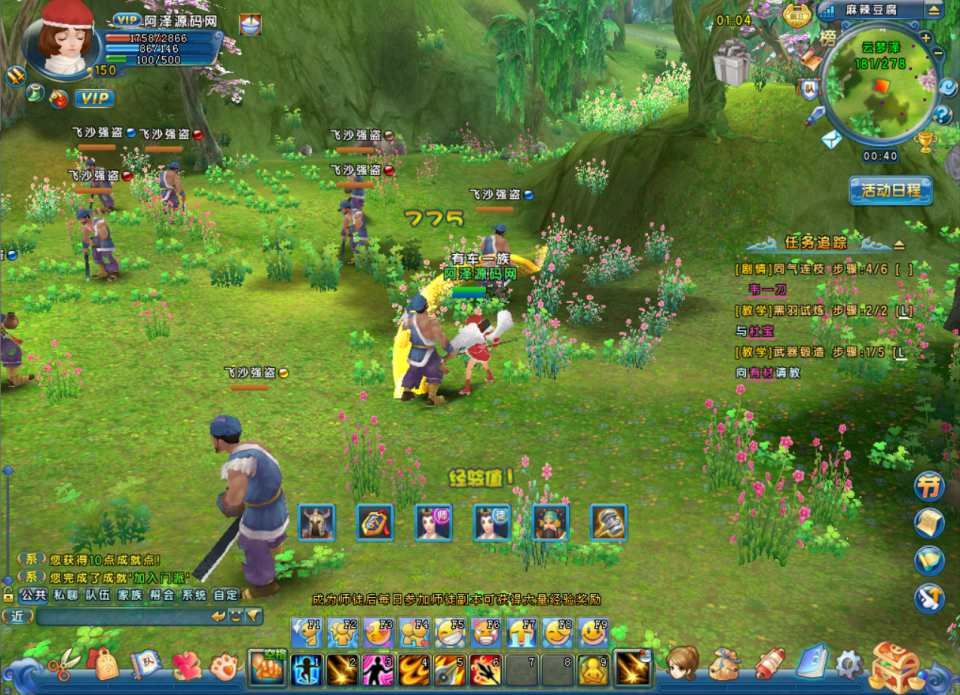Screen dimensions: 960x695
Task: Open the mail envelope icon
Action: point(832,140)
